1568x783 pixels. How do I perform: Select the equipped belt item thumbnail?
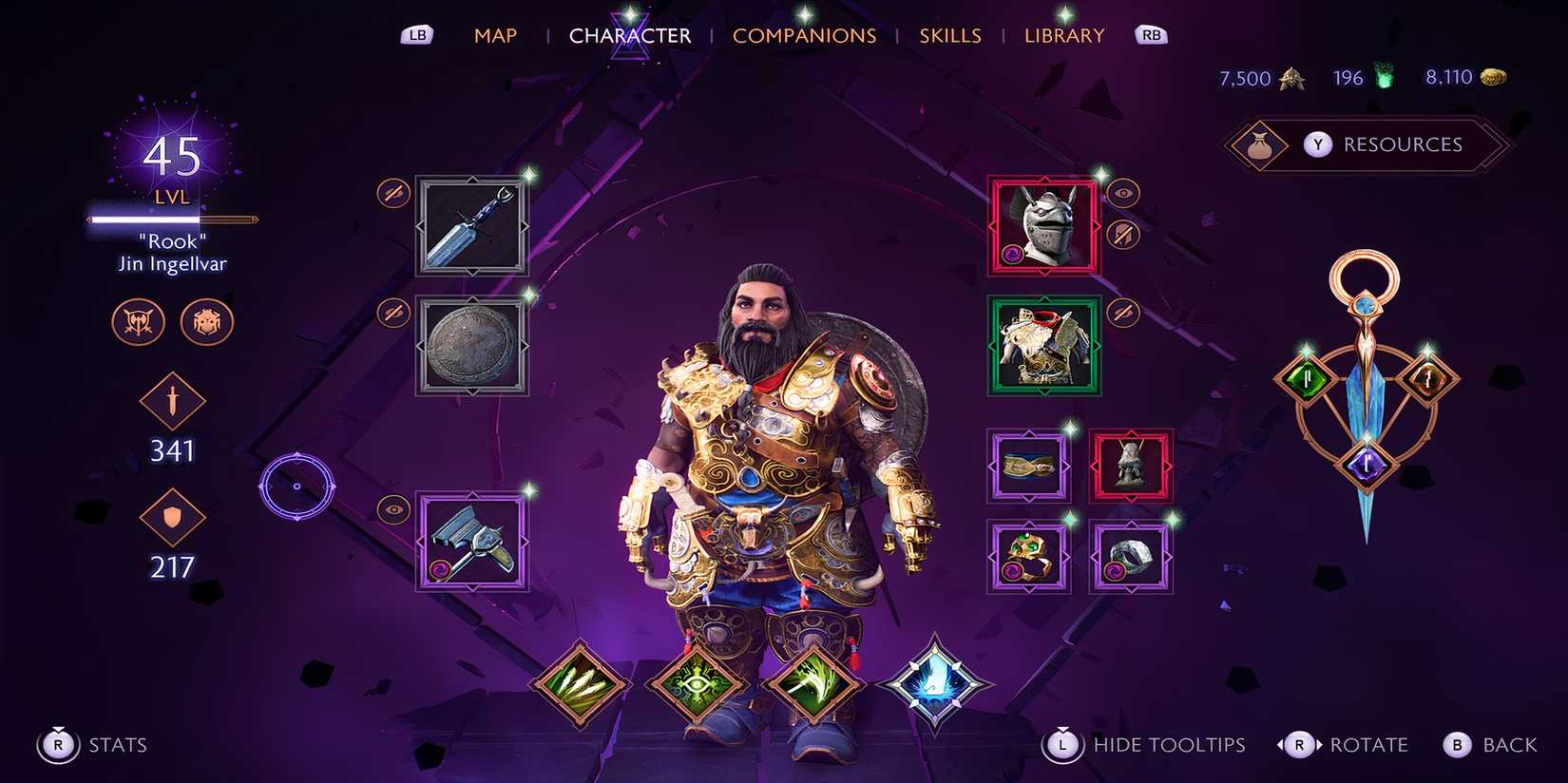[1028, 465]
